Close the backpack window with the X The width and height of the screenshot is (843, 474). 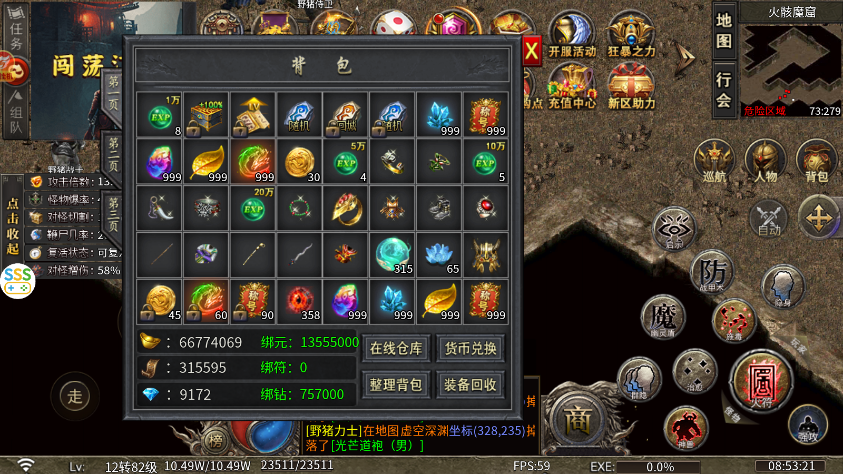pyautogui.click(x=532, y=48)
